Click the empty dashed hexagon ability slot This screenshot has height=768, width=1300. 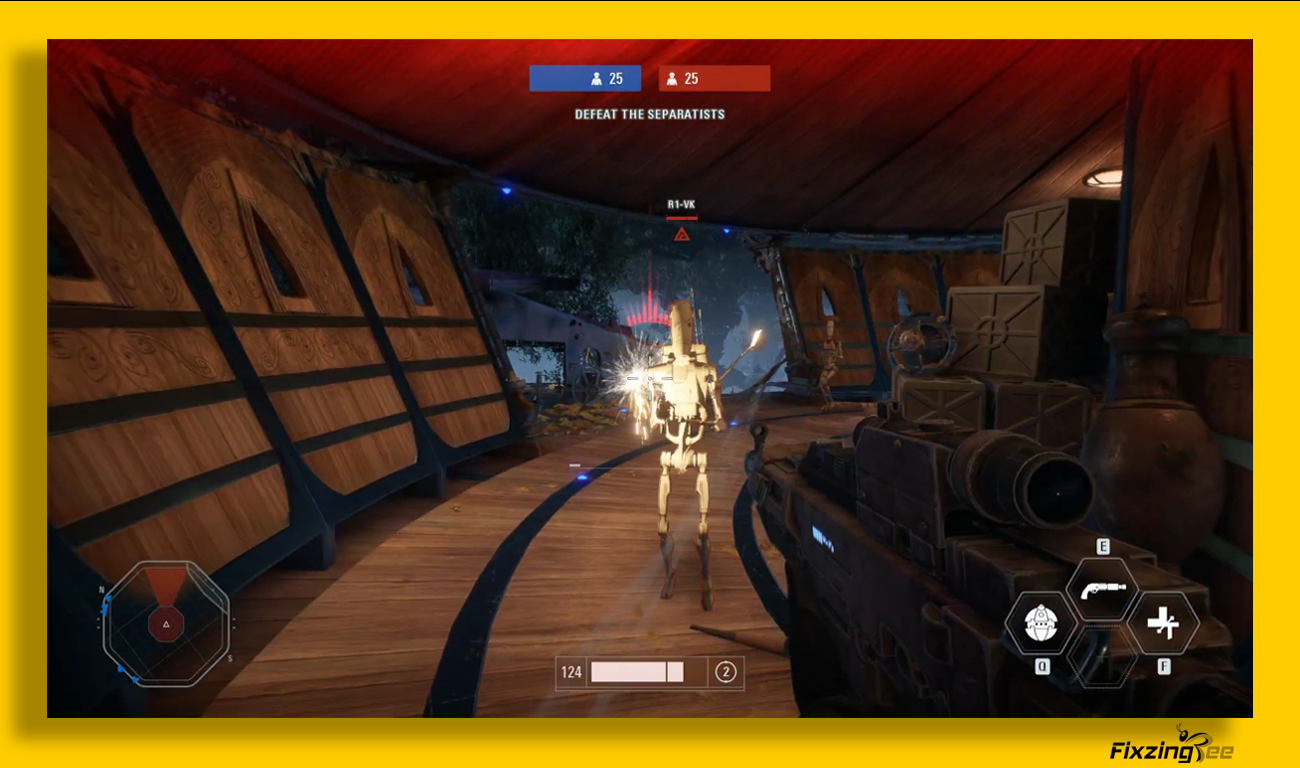1102,657
